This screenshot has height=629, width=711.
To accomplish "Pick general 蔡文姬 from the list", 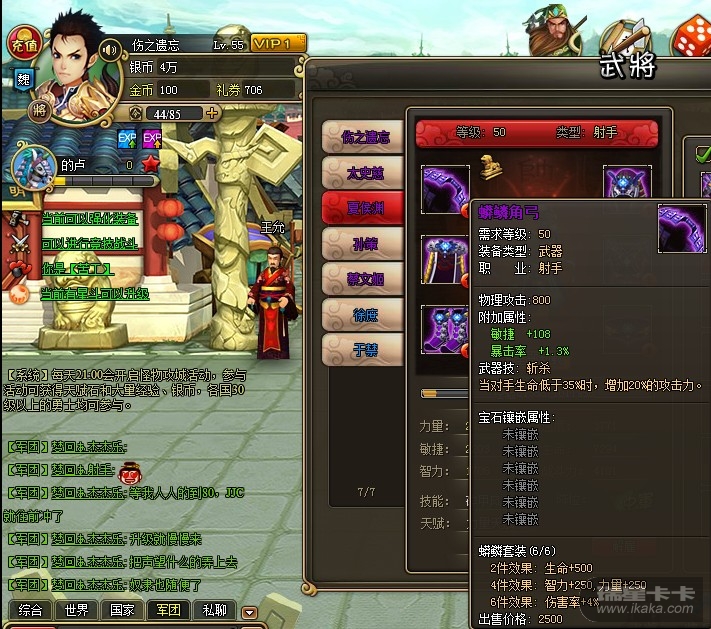I will pos(364,279).
